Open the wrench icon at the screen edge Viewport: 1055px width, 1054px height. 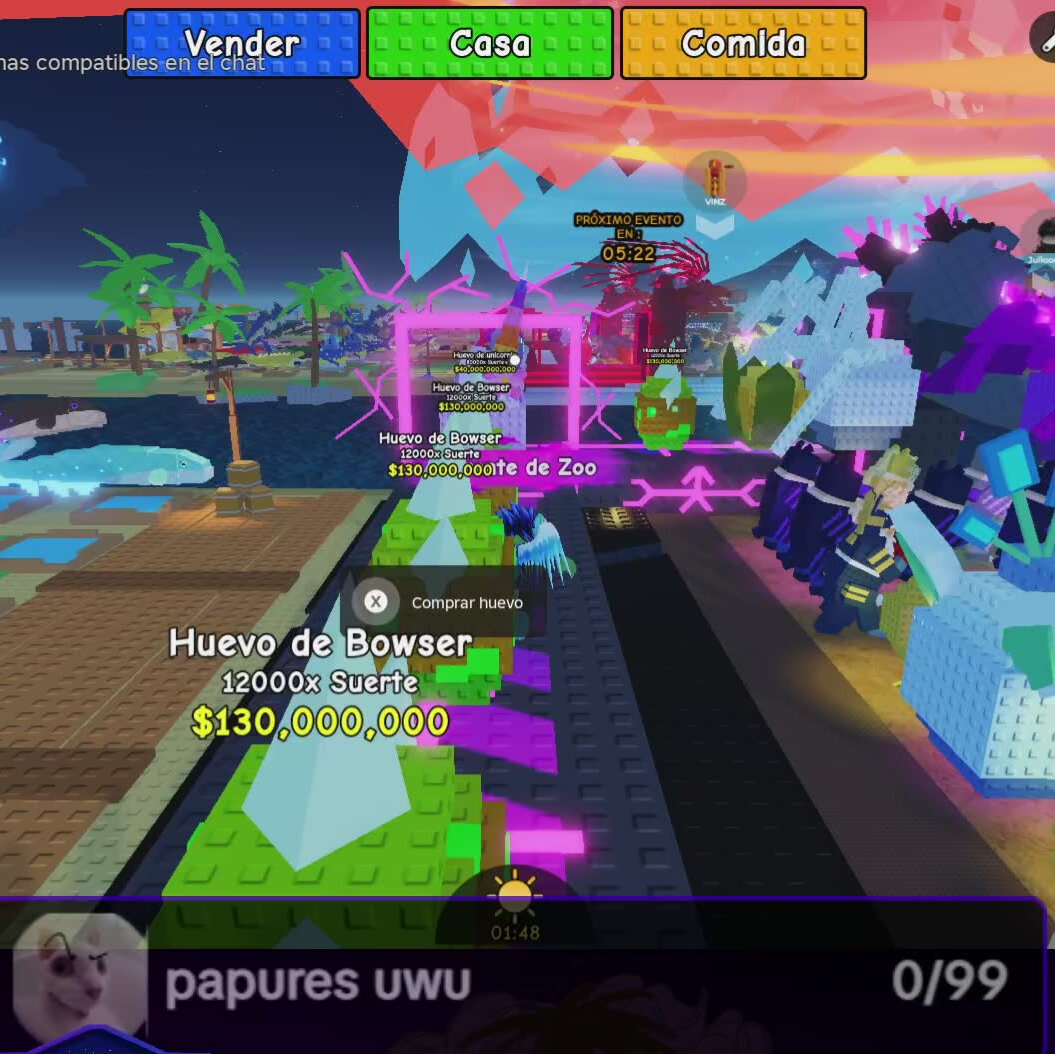pos(1045,39)
